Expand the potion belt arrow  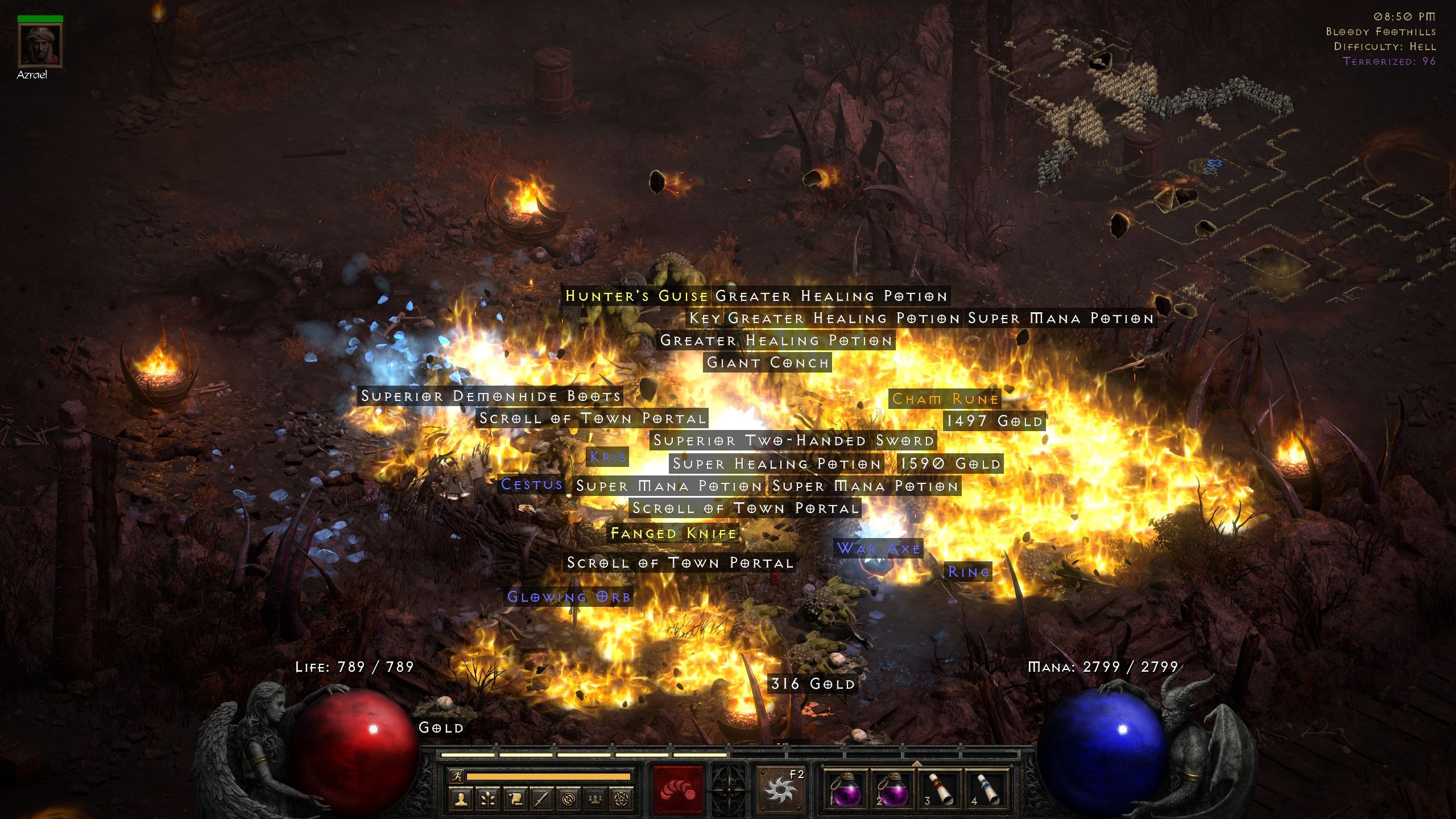tap(917, 763)
